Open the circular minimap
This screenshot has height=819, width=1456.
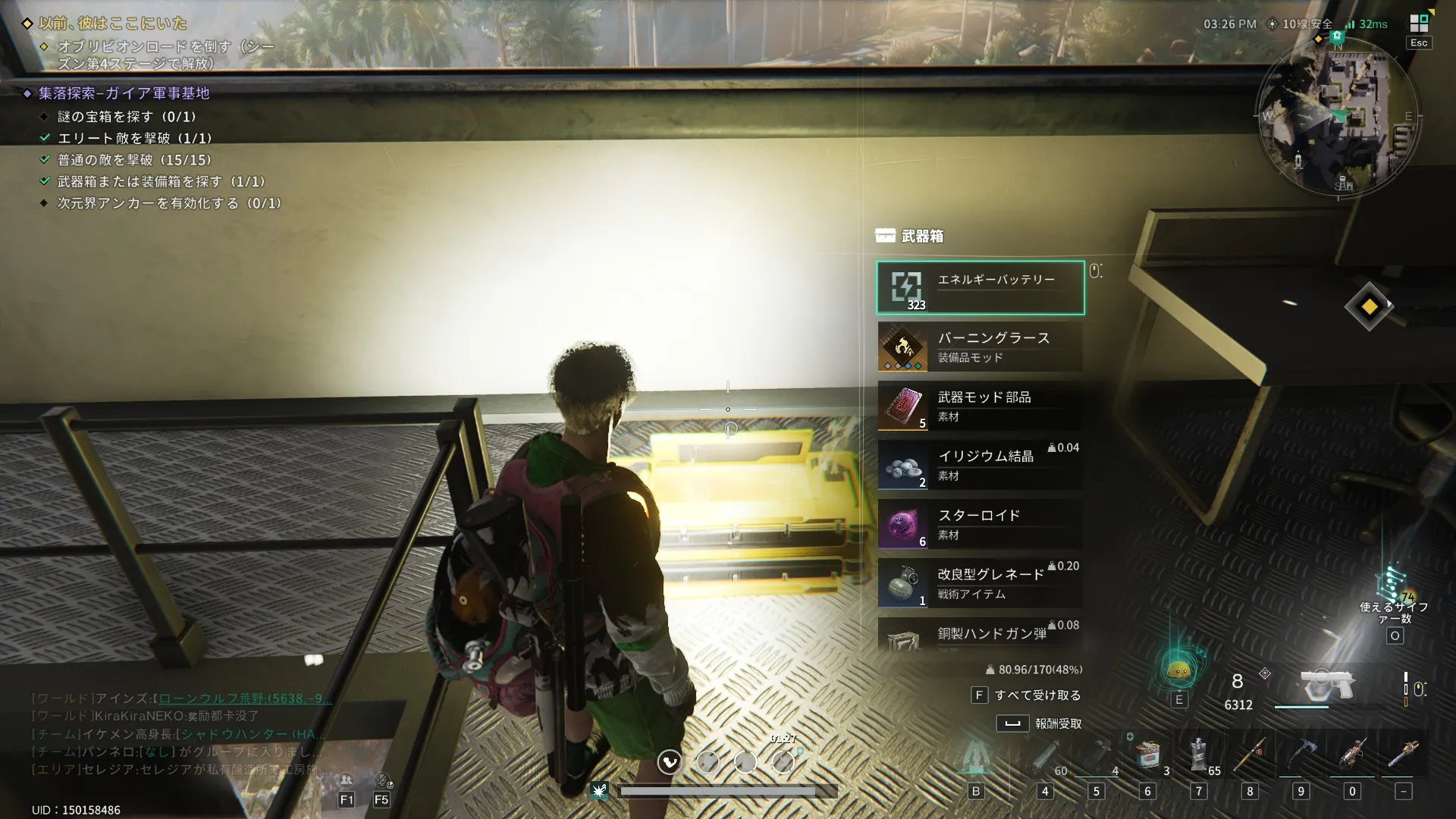pyautogui.click(x=1338, y=118)
